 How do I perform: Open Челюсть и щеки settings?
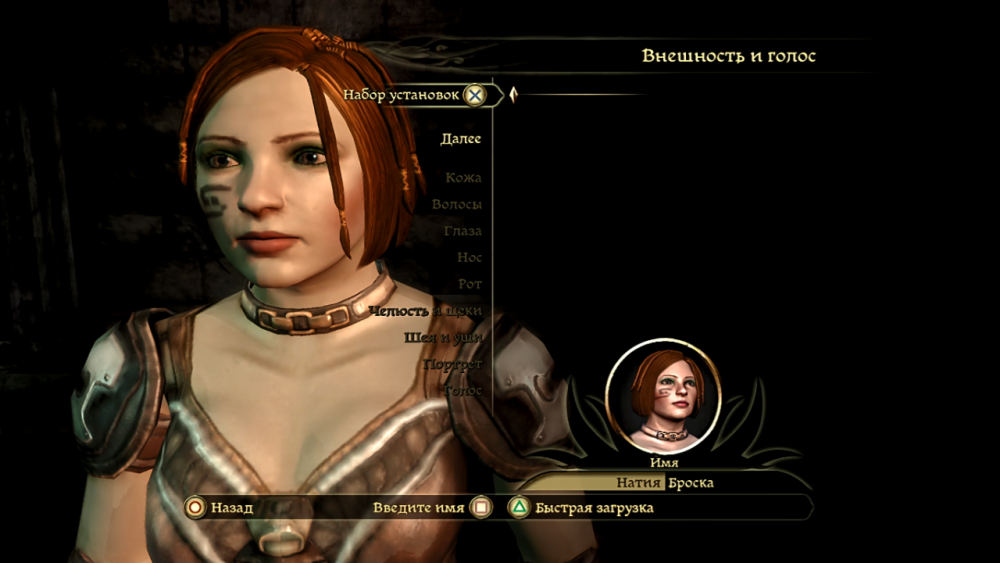point(426,311)
